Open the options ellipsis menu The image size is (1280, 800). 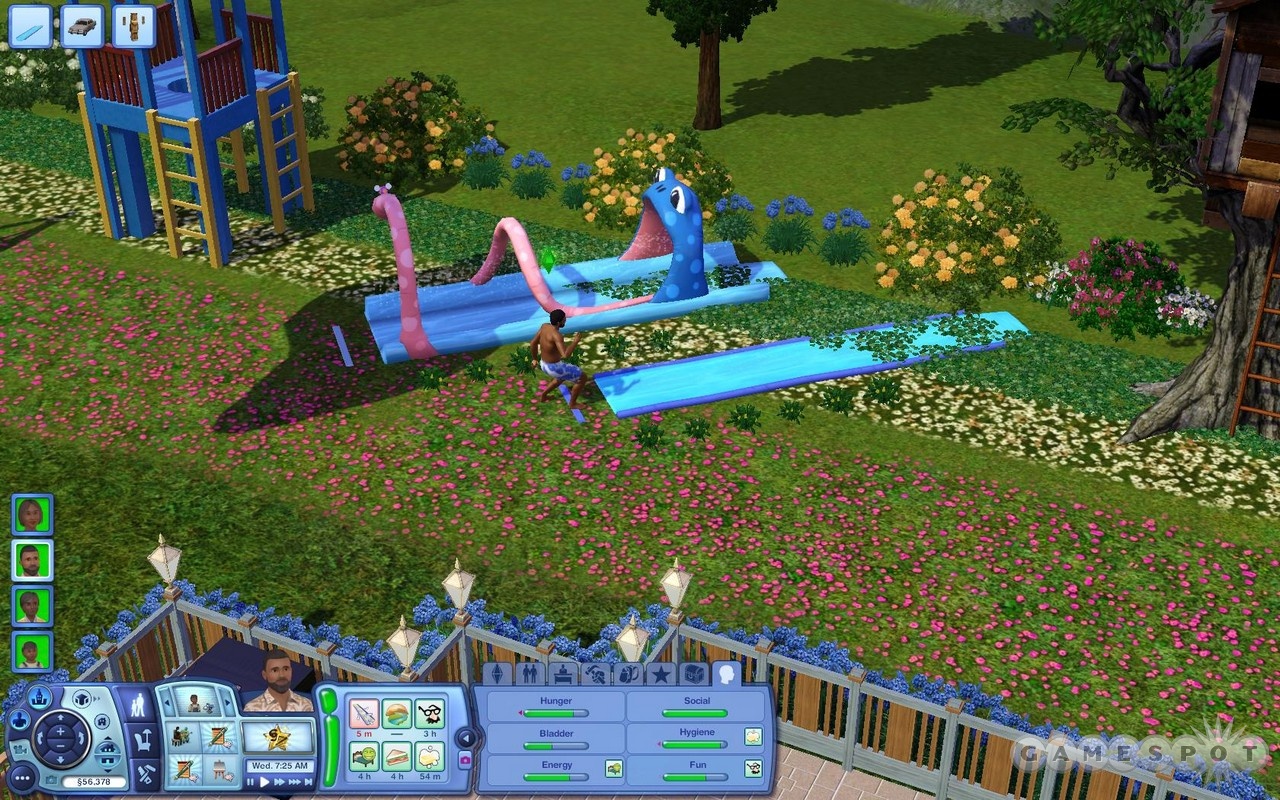pyautogui.click(x=22, y=778)
